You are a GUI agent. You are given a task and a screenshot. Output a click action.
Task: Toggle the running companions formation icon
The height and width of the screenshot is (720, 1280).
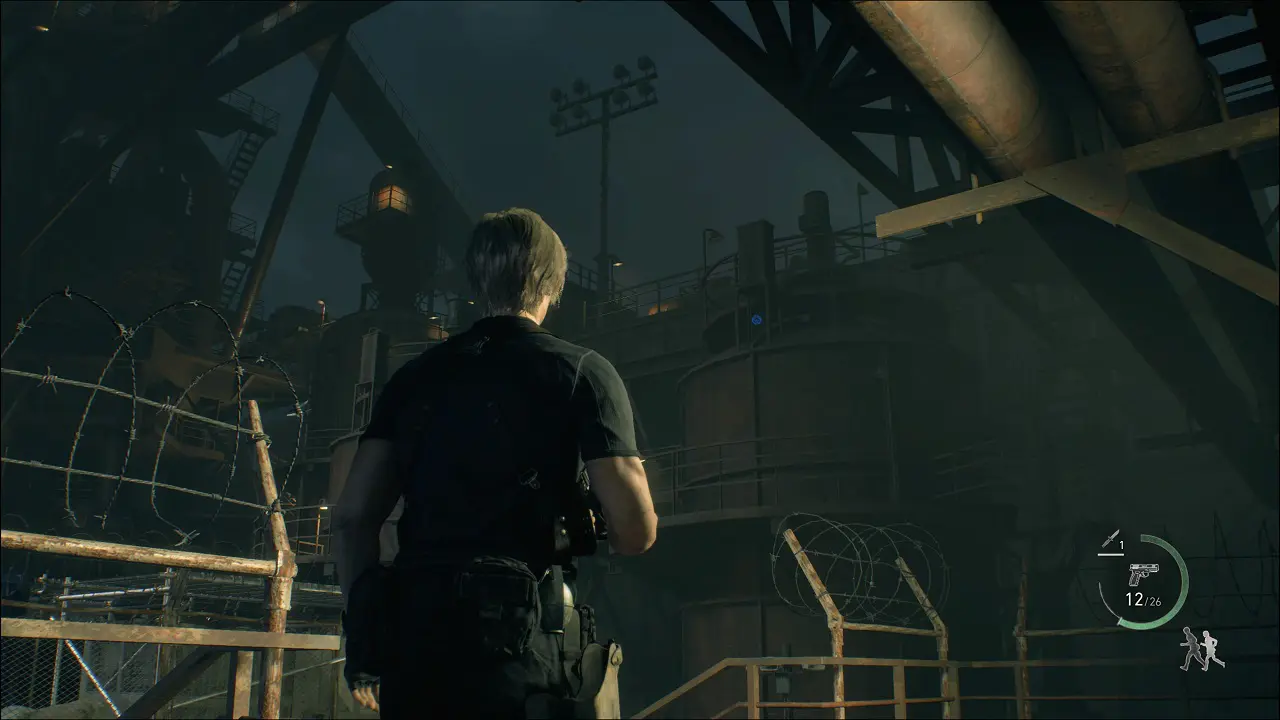coord(1201,649)
